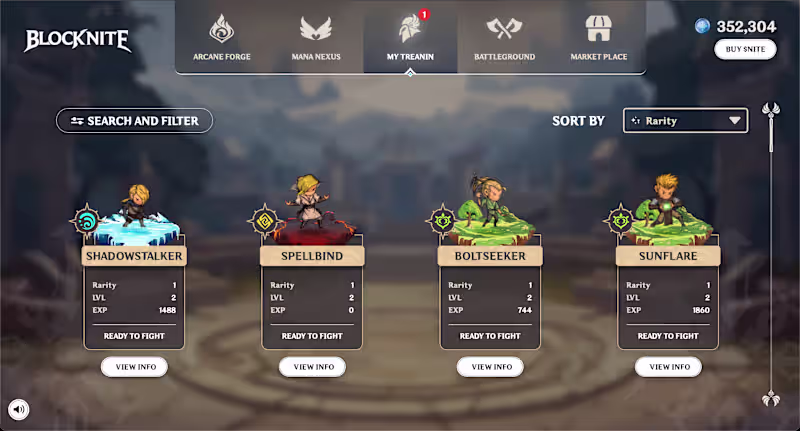View info for Shadowstalker
800x431 pixels.
coord(134,367)
